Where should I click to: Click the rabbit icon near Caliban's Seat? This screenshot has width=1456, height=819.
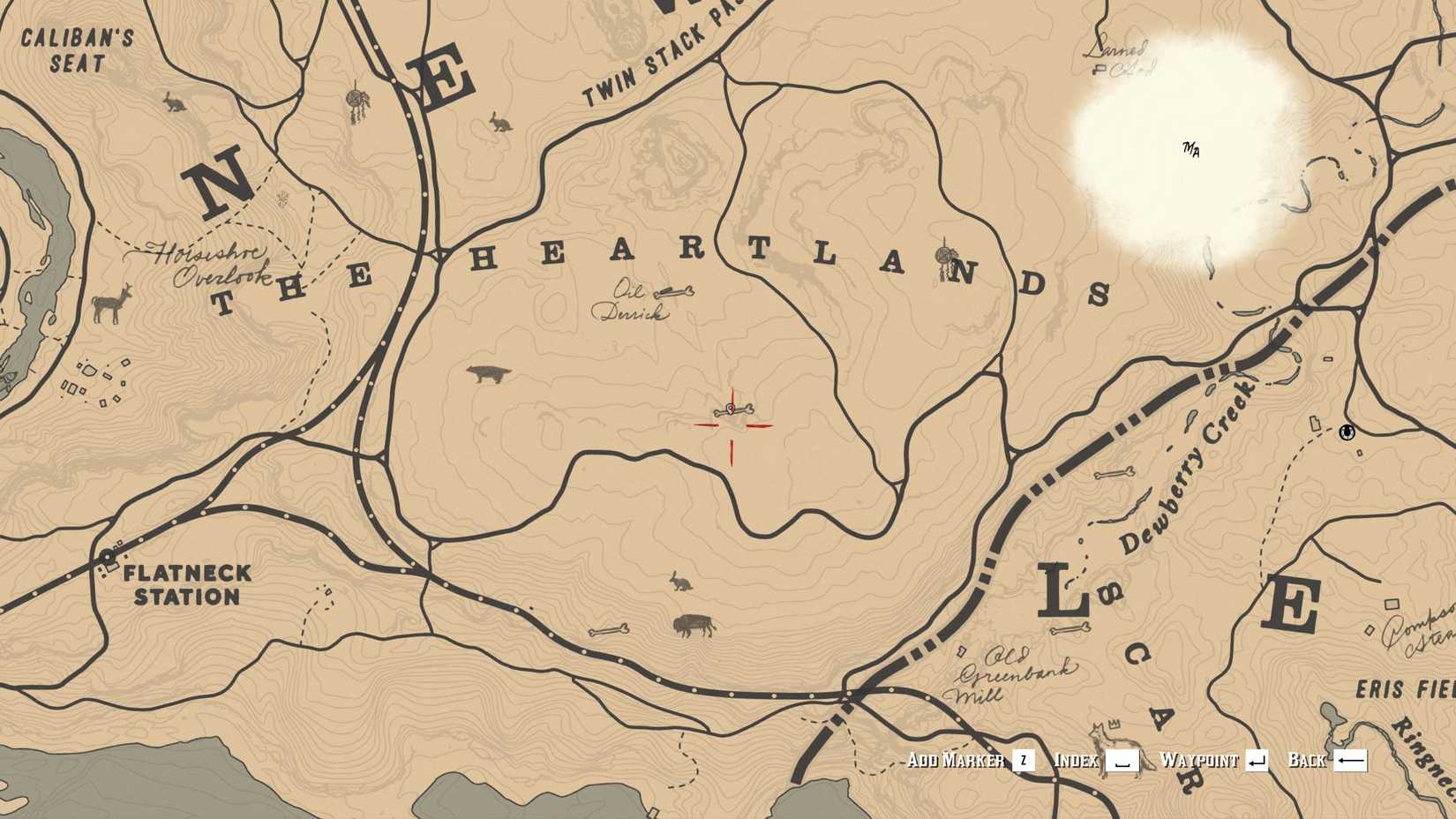174,101
